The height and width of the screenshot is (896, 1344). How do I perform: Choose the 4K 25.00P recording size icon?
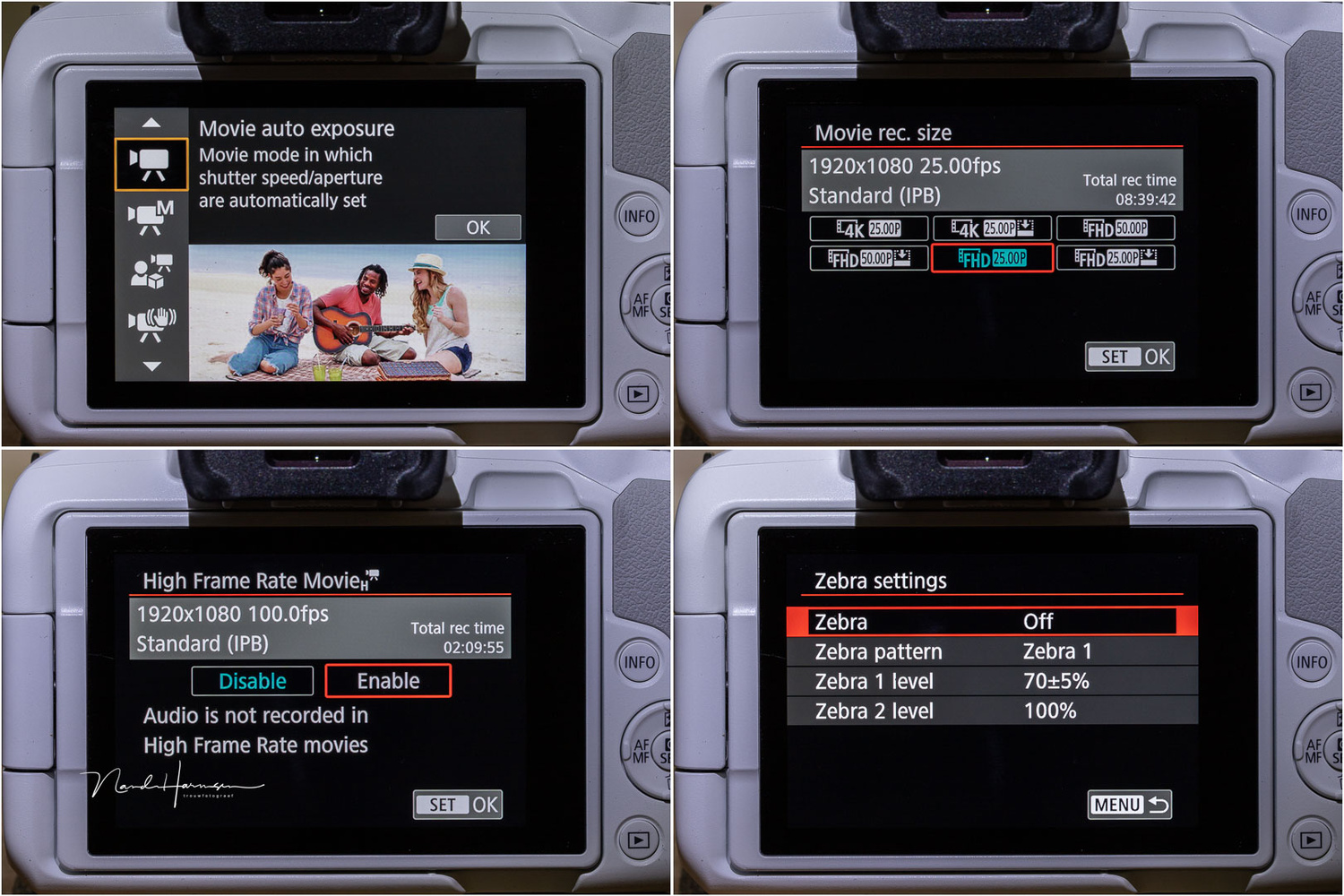(869, 228)
